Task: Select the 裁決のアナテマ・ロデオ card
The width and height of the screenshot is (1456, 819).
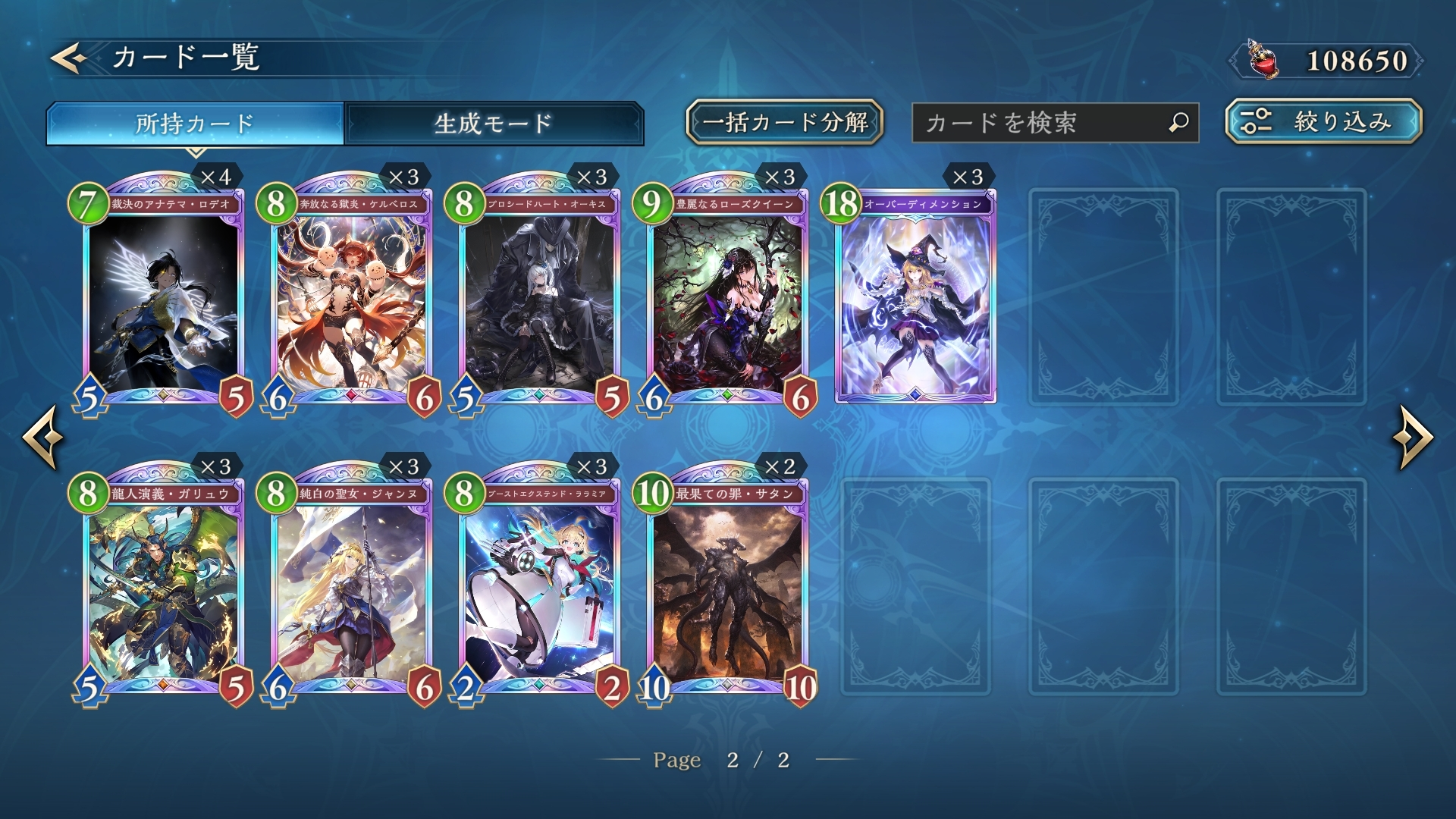Action: [x=163, y=300]
